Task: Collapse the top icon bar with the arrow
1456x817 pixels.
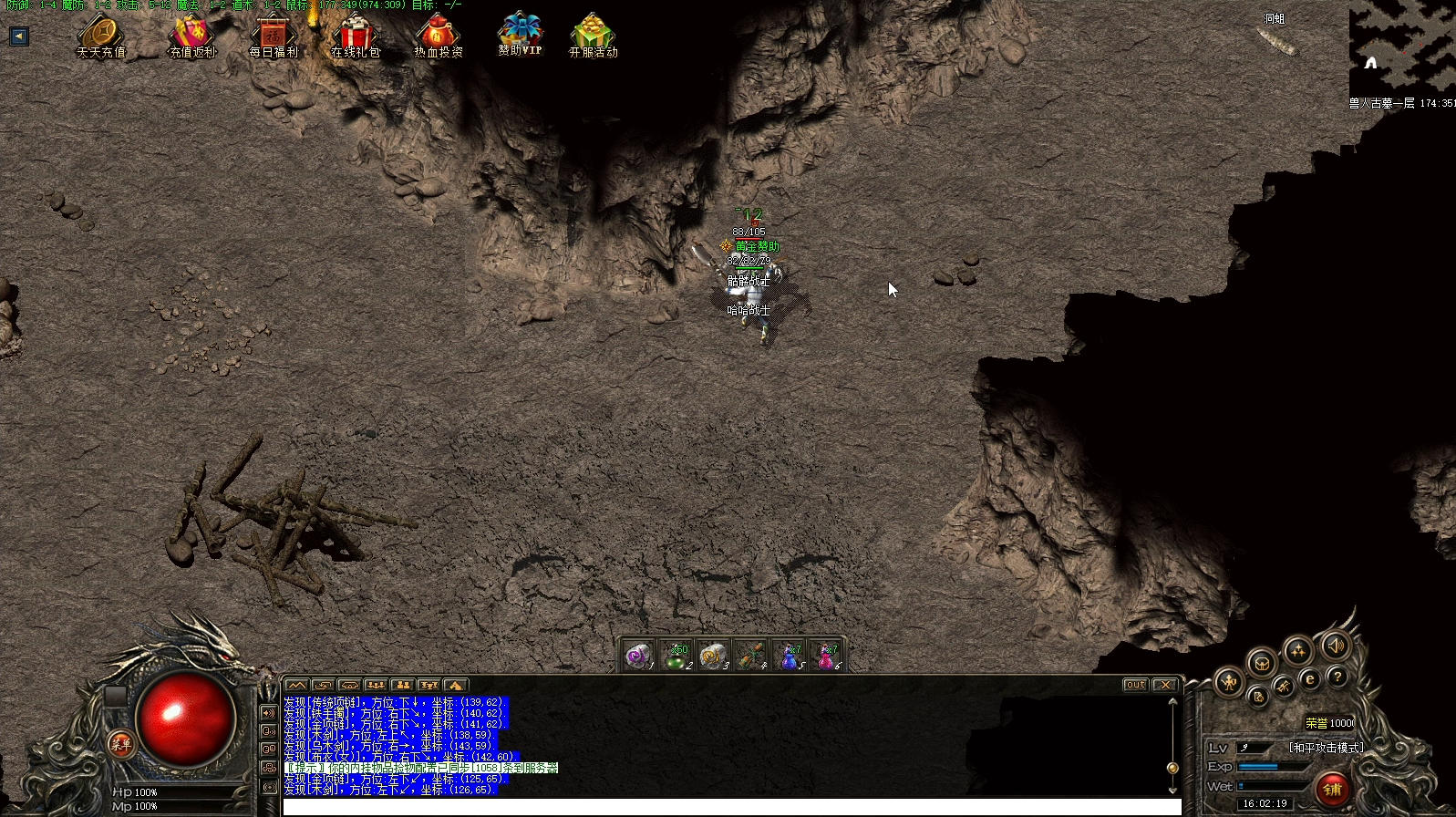Action: 19,36
